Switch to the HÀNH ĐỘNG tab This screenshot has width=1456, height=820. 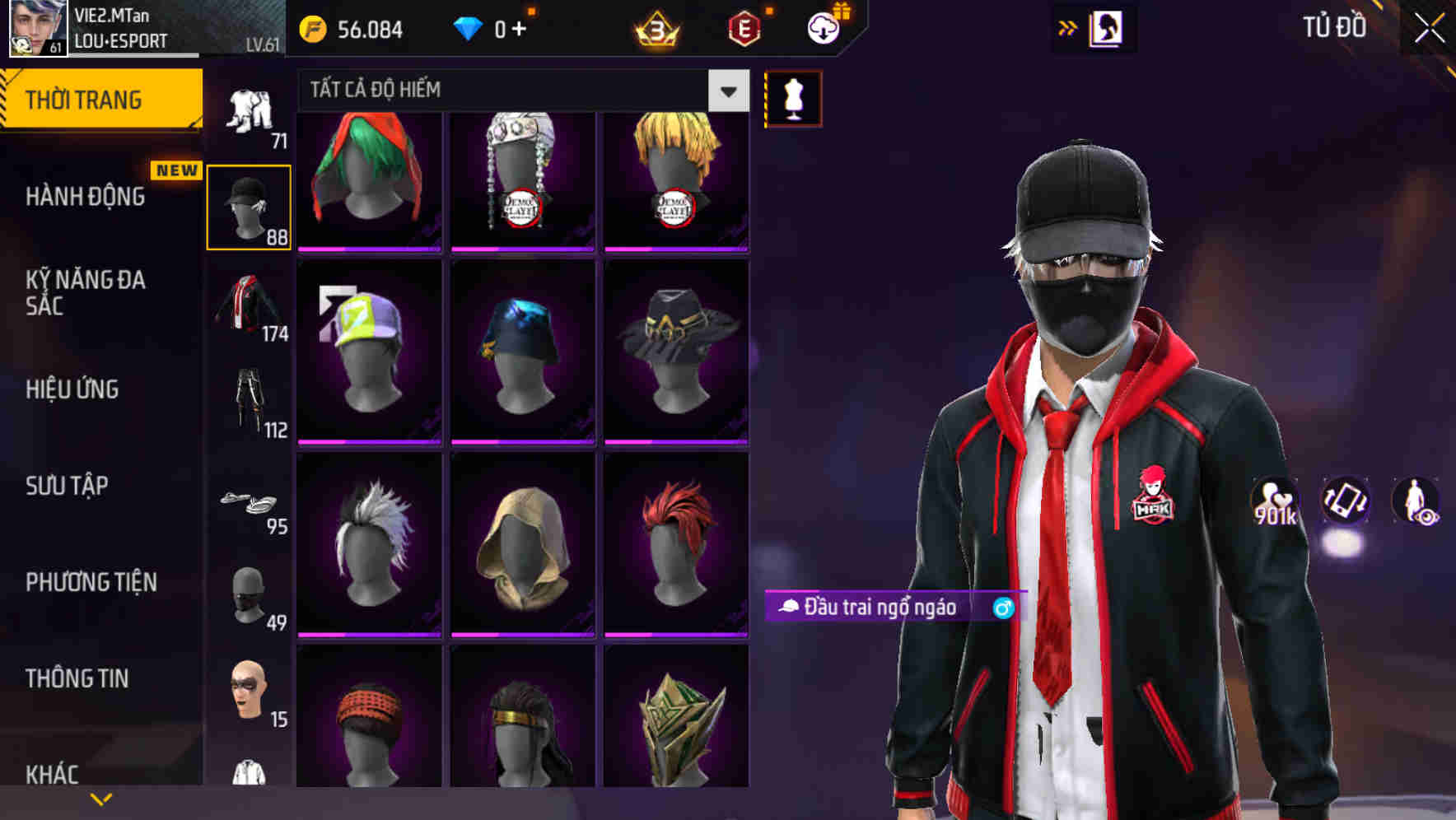click(85, 196)
